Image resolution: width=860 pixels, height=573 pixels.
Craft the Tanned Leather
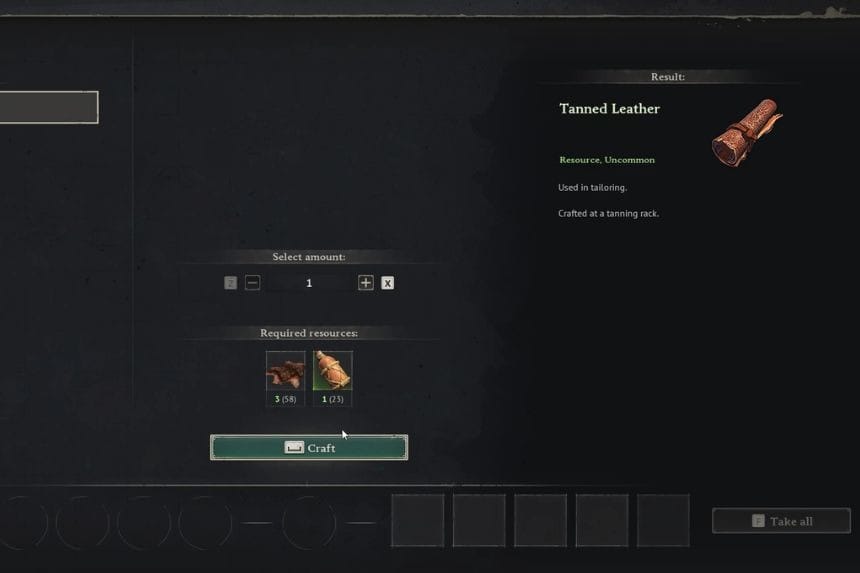coord(309,448)
